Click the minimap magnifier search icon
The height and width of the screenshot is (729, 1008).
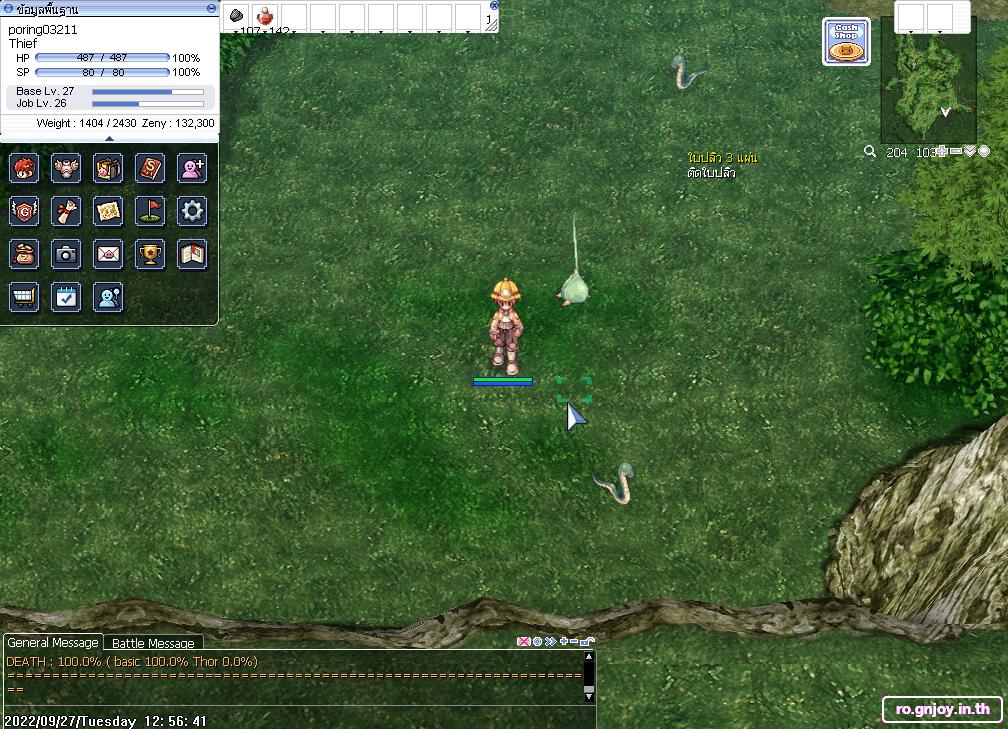[870, 152]
